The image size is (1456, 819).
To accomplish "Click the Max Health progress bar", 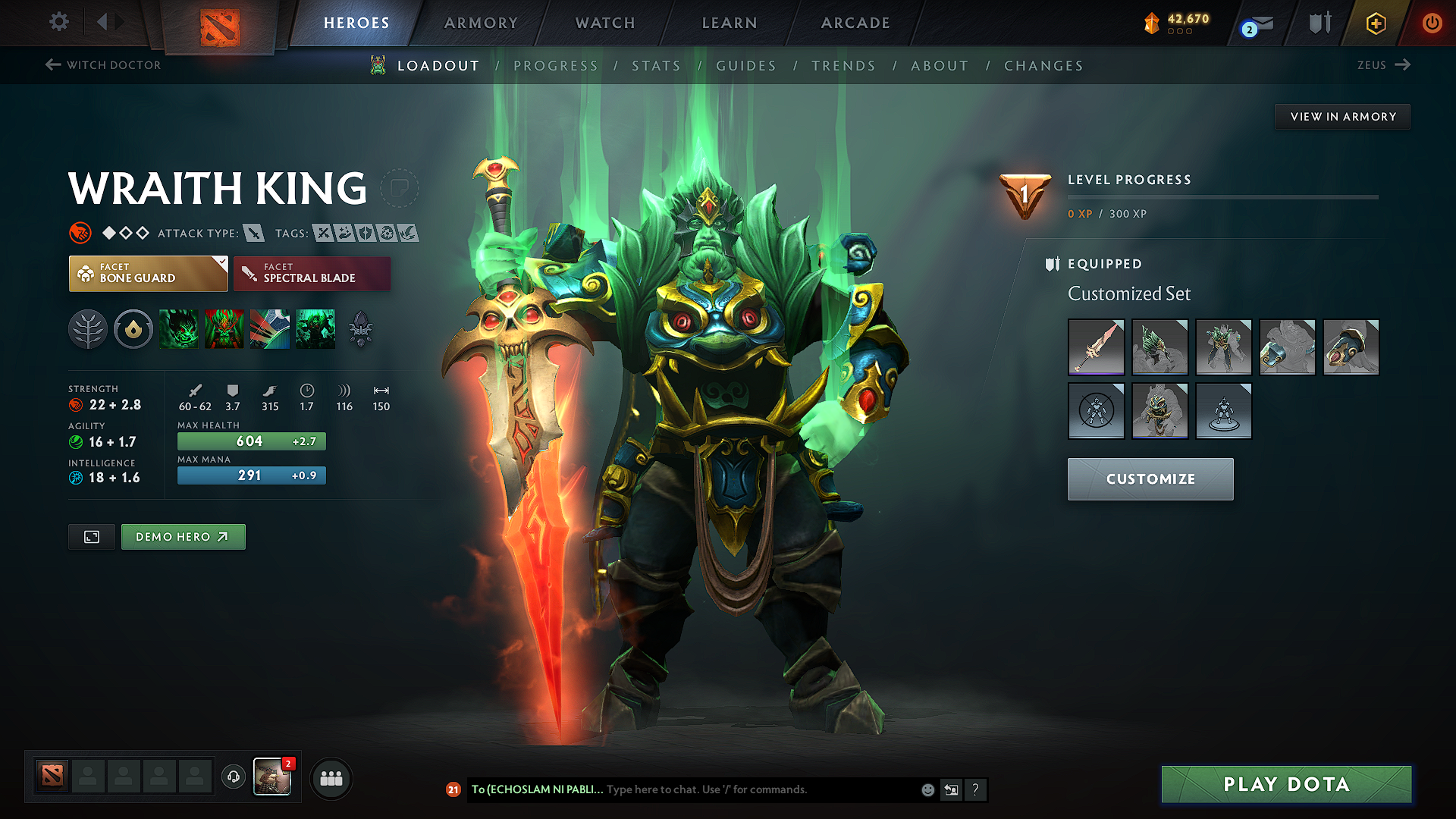I will (x=251, y=441).
